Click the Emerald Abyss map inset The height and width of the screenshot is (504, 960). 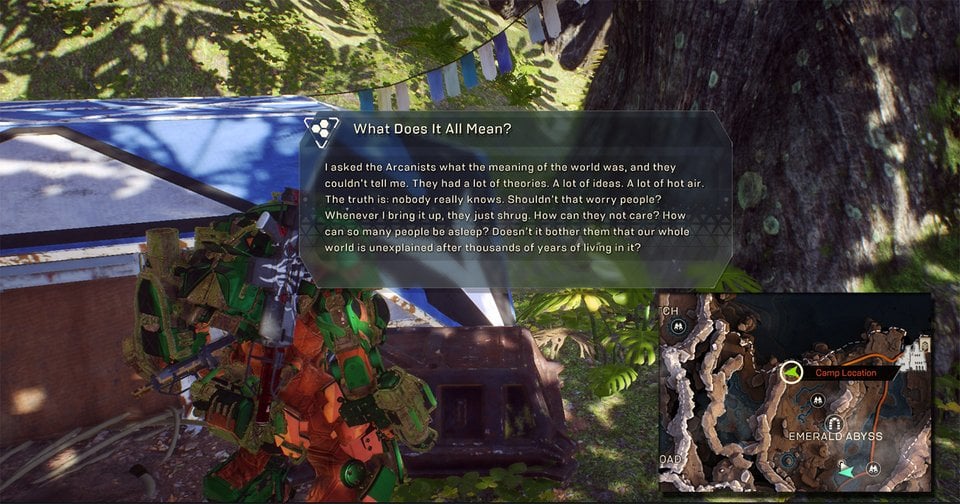795,393
